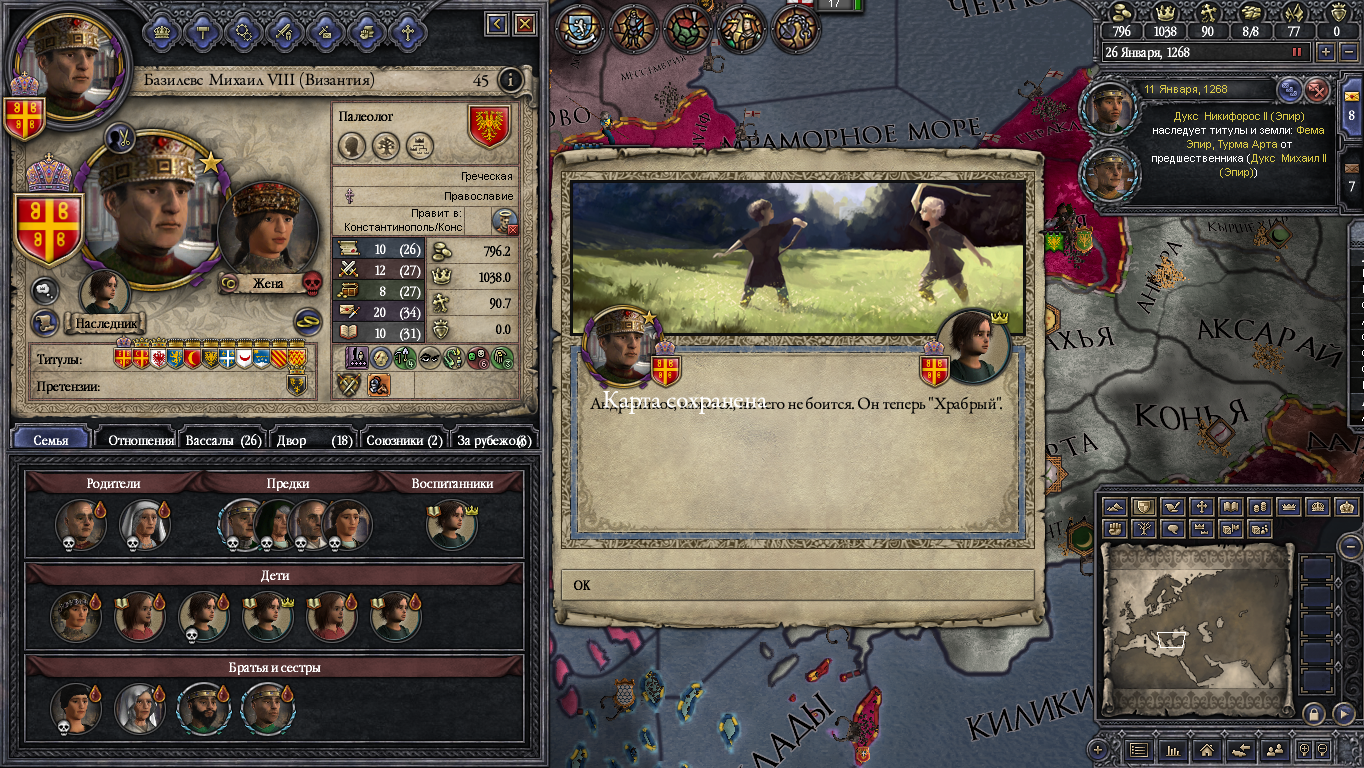
Task: Pause the game next to the date
Action: point(1298,52)
